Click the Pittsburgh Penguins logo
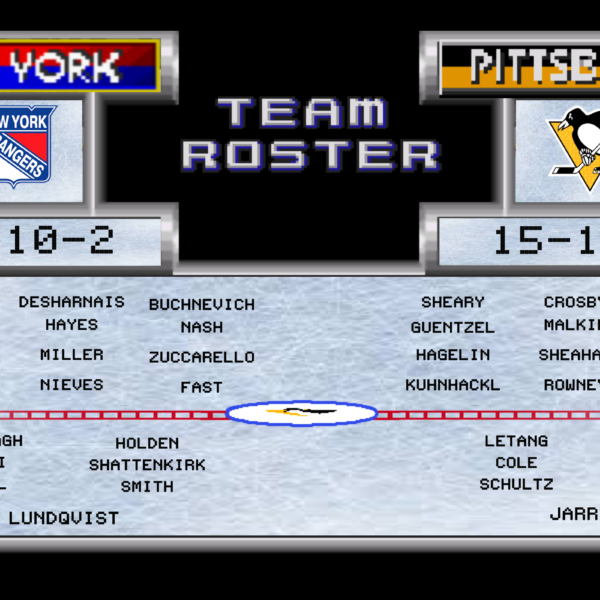The image size is (600, 600). 574,146
